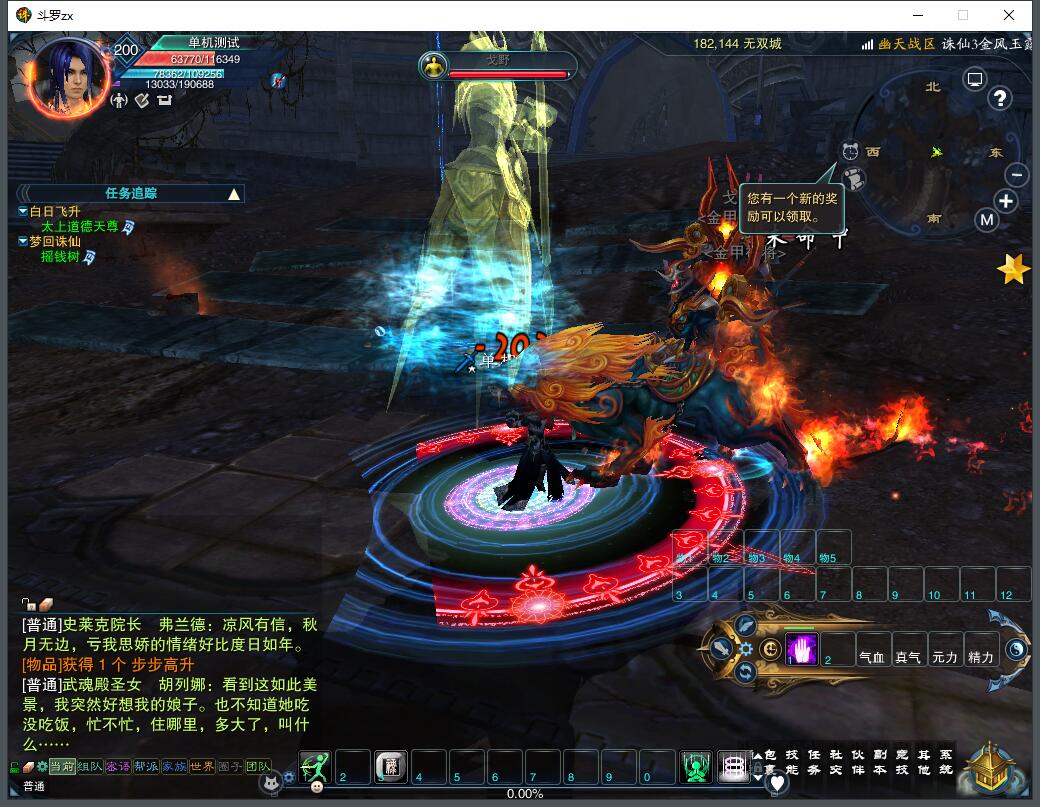Zoom out the minimap with minus button

pyautogui.click(x=1016, y=175)
